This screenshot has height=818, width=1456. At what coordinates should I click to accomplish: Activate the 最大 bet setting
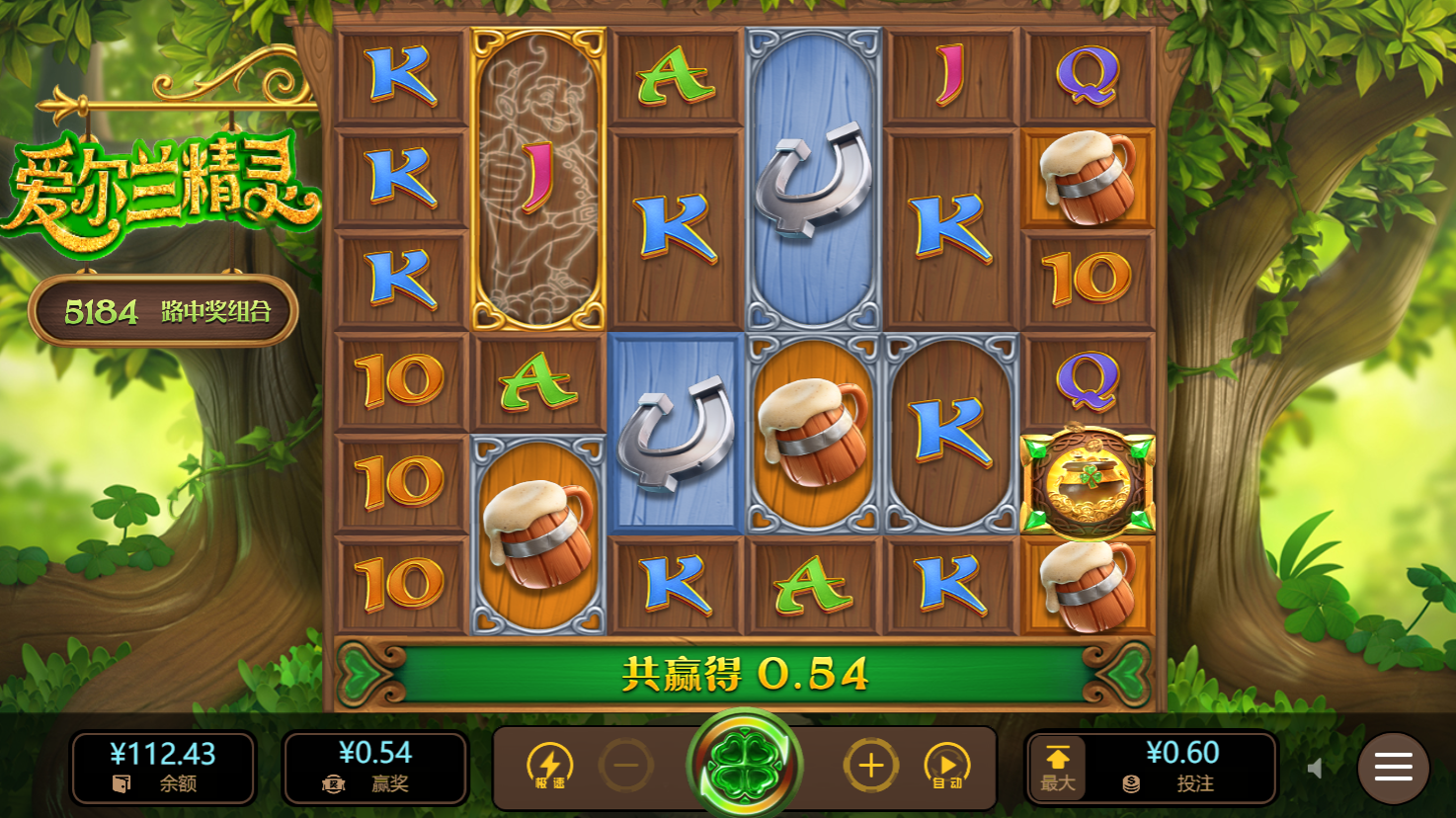click(x=1056, y=767)
